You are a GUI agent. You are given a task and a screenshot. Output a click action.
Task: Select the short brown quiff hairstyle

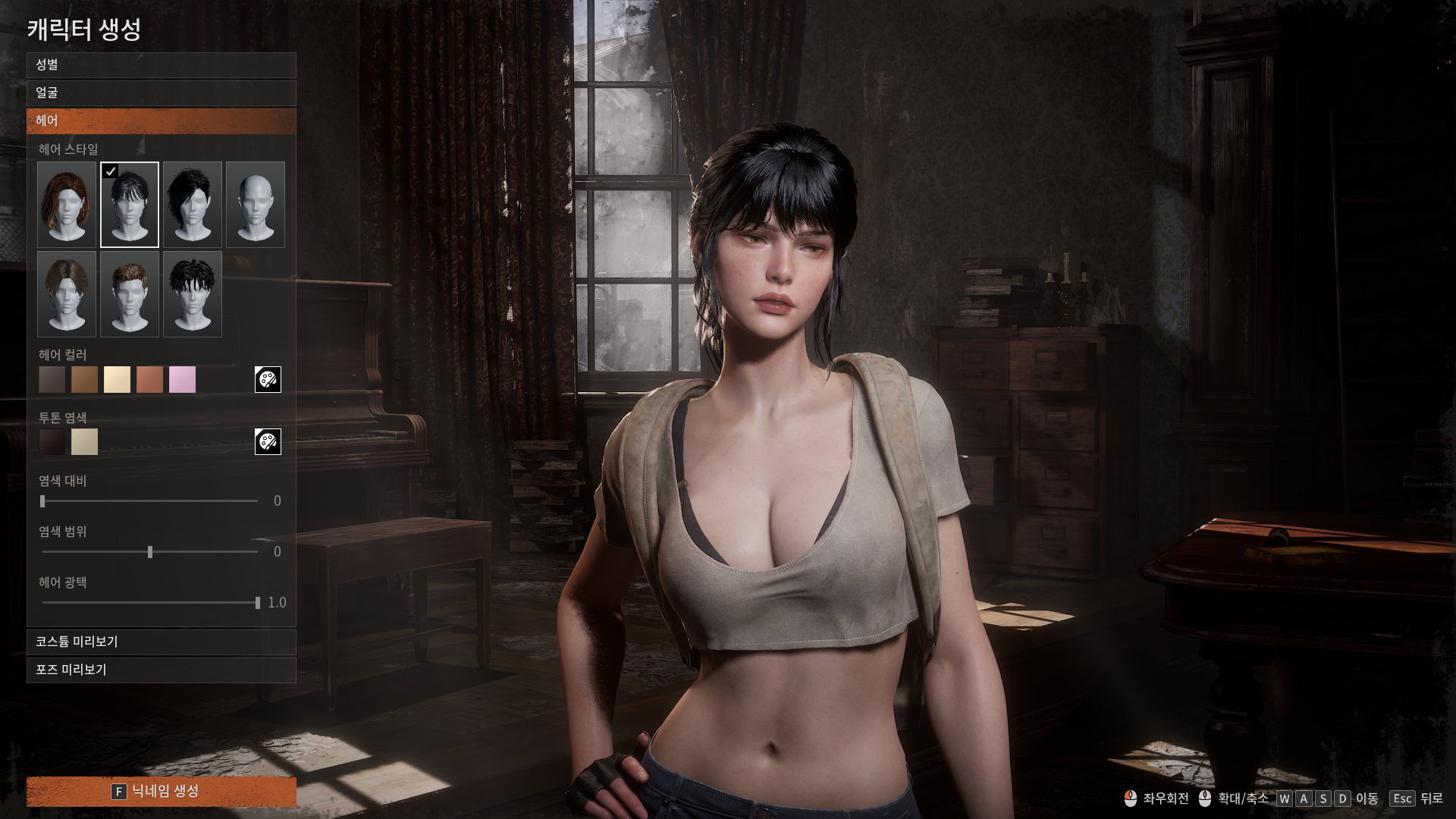click(x=130, y=294)
